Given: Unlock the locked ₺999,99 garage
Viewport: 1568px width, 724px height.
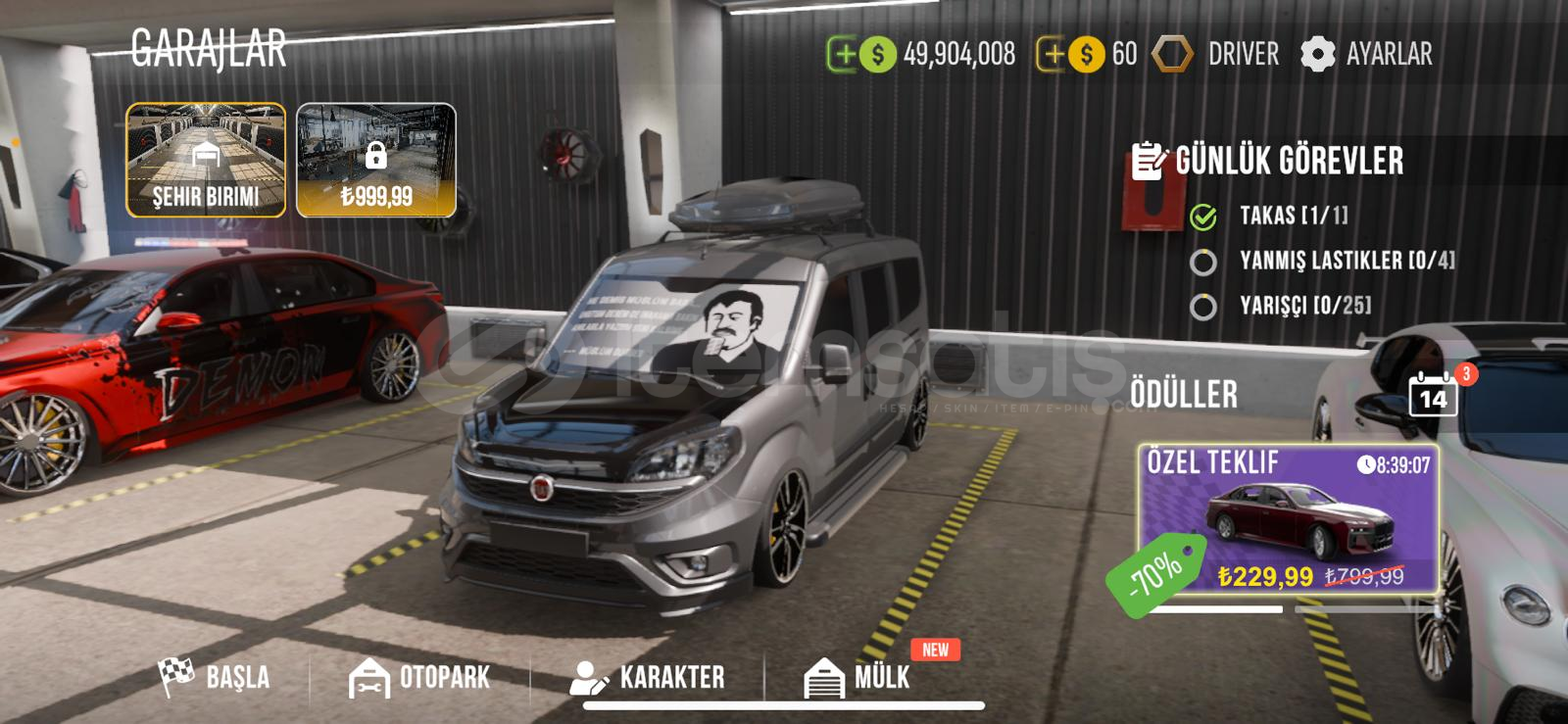Looking at the screenshot, I should click(x=376, y=160).
